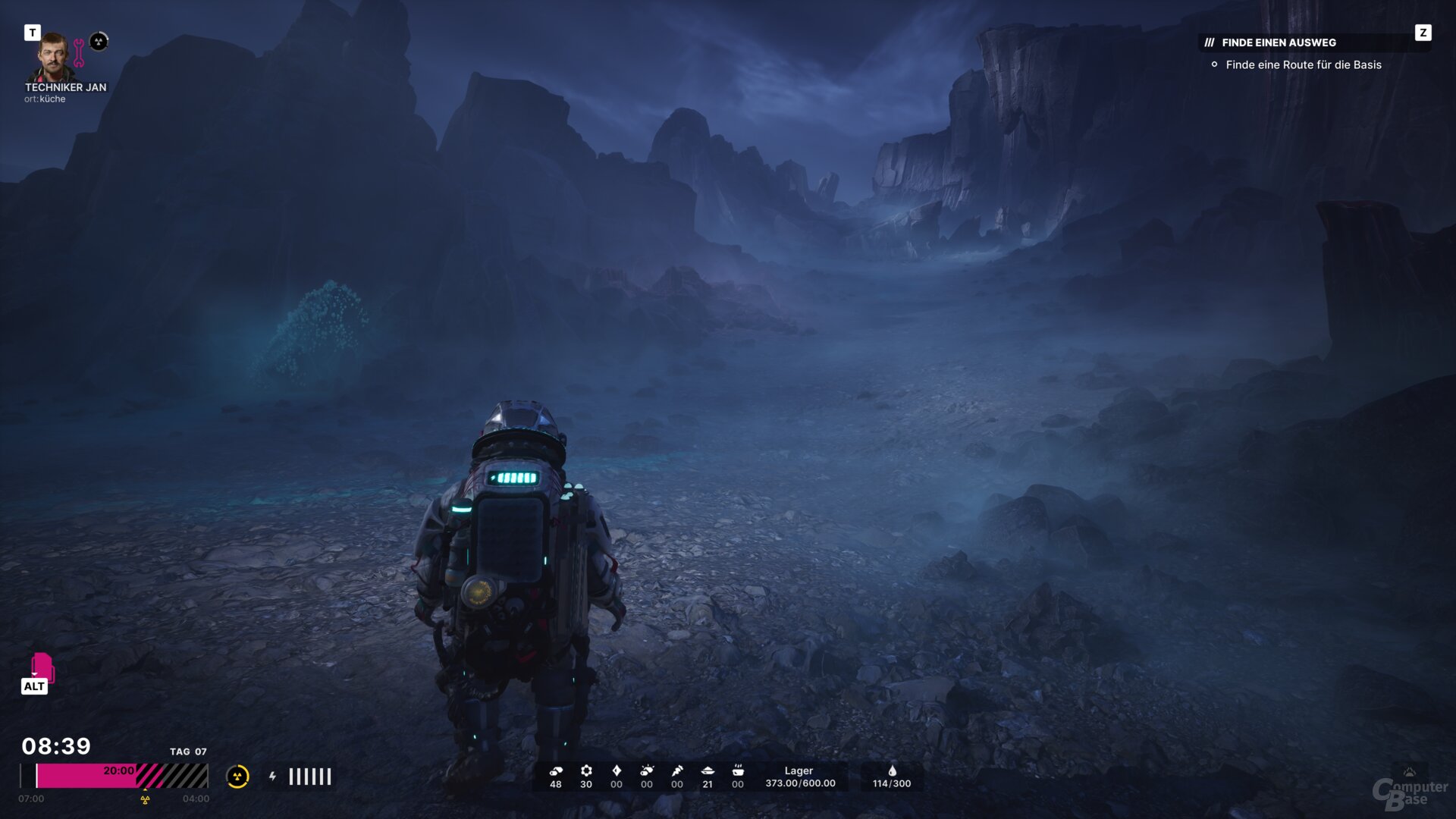Click the steaming bowl food icon

point(738,770)
